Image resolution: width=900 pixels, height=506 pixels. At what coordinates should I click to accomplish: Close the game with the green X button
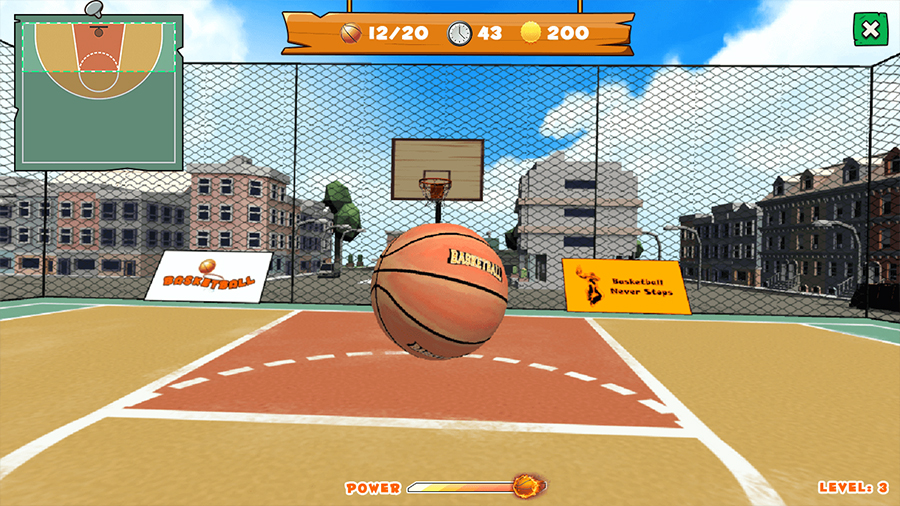coord(870,30)
